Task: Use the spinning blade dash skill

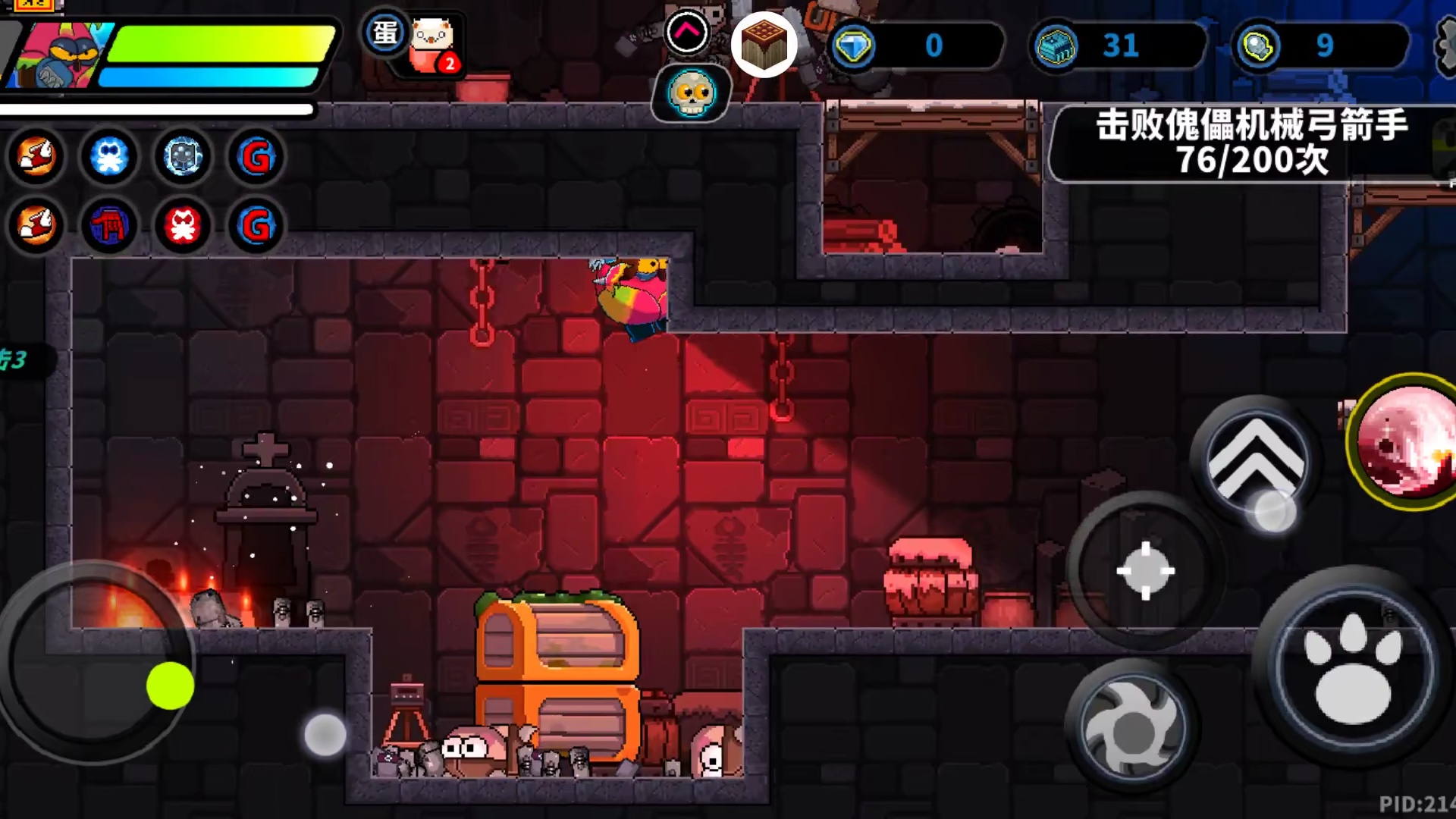Action: [1132, 726]
